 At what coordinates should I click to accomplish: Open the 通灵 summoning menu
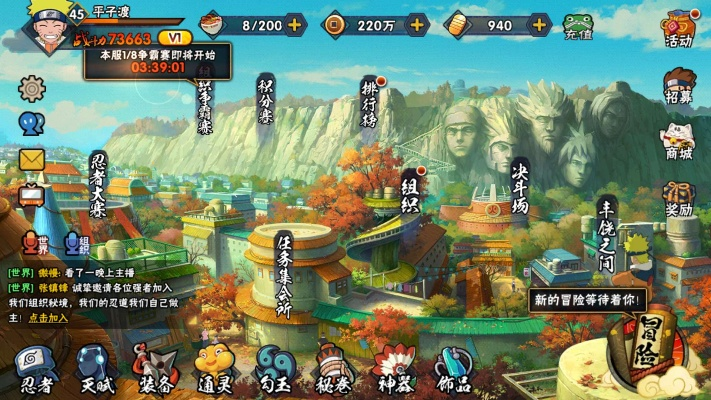[x=215, y=368]
